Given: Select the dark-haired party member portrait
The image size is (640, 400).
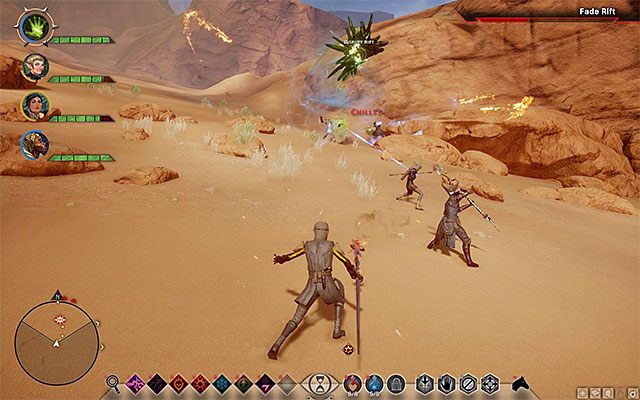Looking at the screenshot, I should tap(33, 105).
